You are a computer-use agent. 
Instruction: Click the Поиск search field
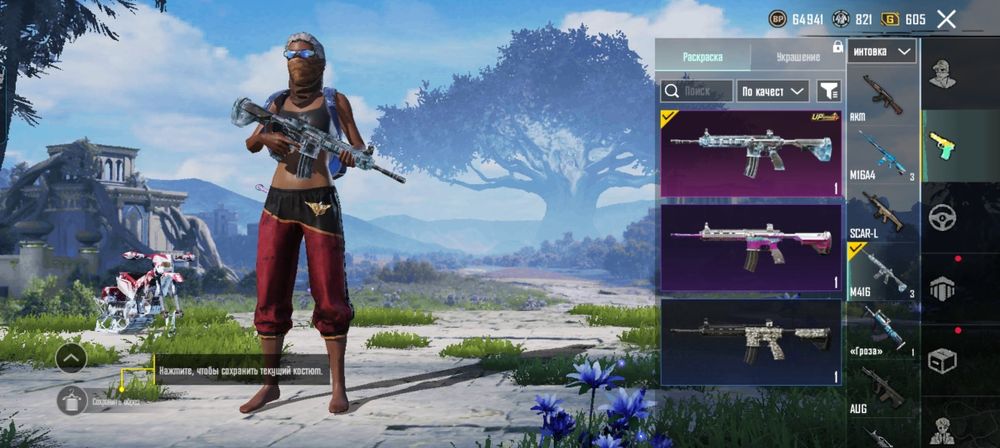[696, 91]
